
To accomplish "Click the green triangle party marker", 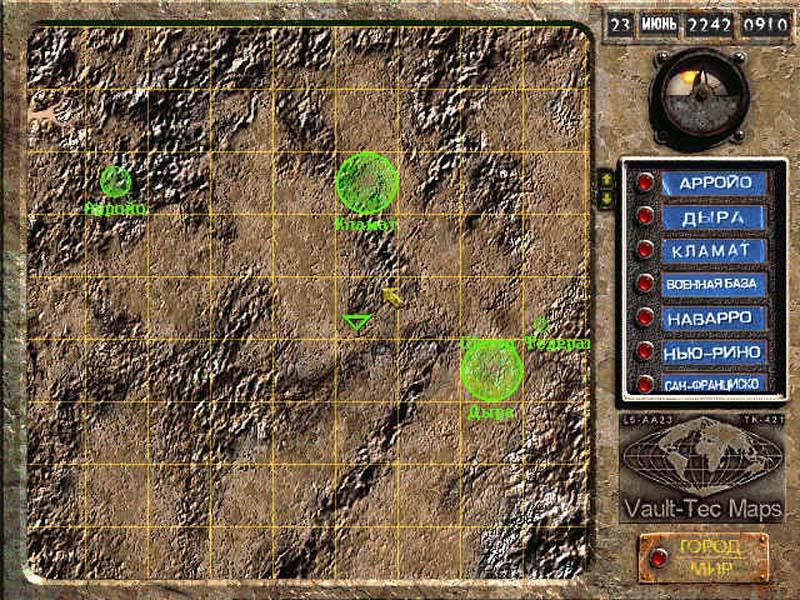I will click(x=357, y=322).
